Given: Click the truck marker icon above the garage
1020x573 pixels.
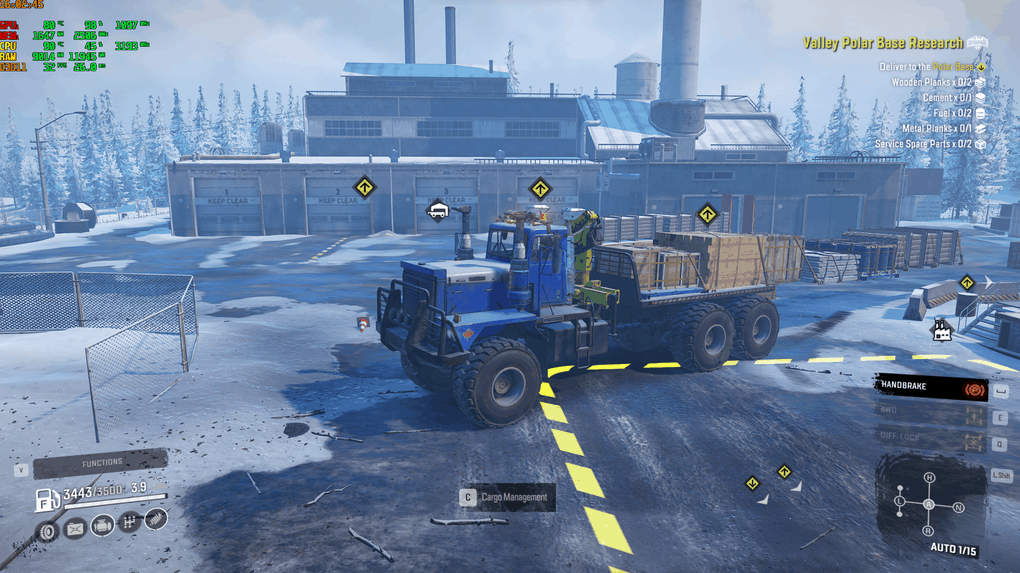Looking at the screenshot, I should click(437, 209).
